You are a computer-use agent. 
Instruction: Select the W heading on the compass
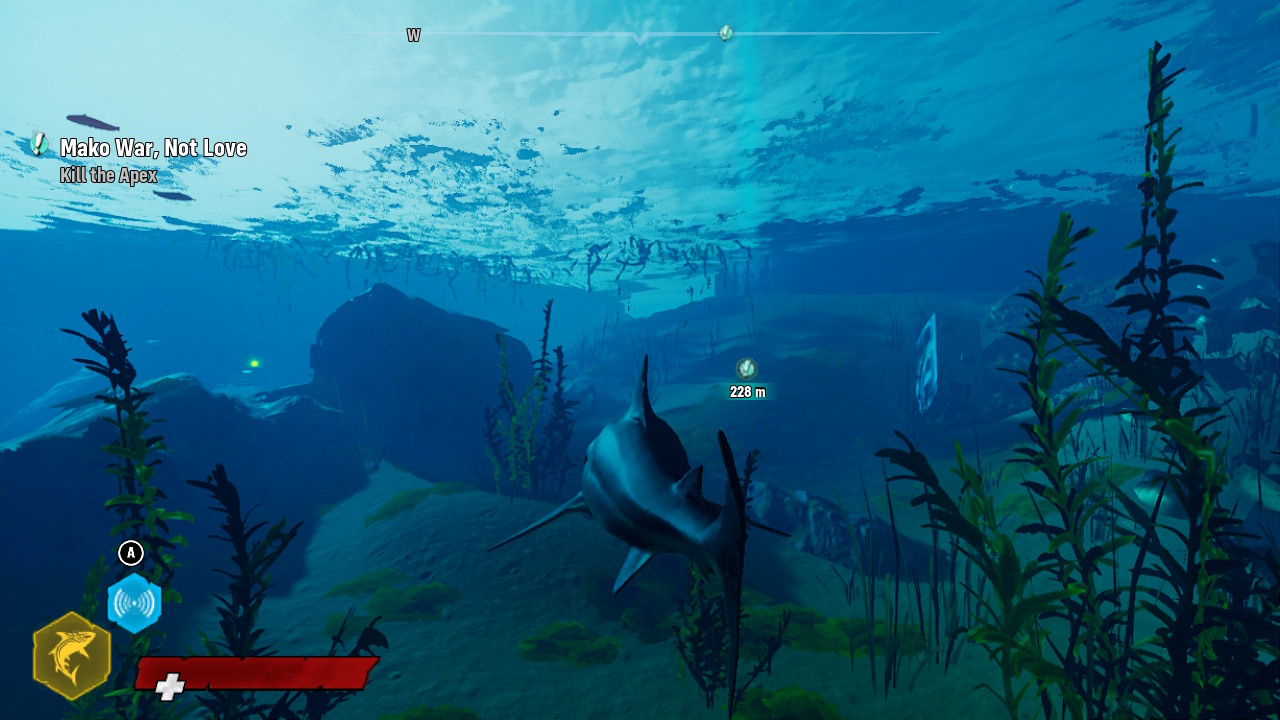413,34
